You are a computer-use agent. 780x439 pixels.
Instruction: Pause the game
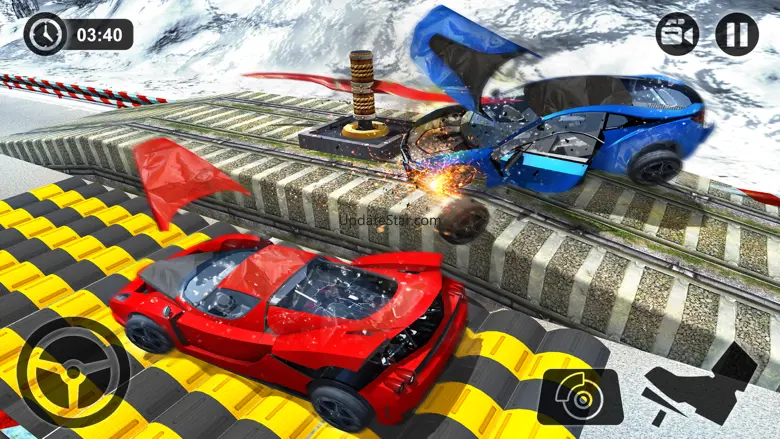tap(736, 34)
